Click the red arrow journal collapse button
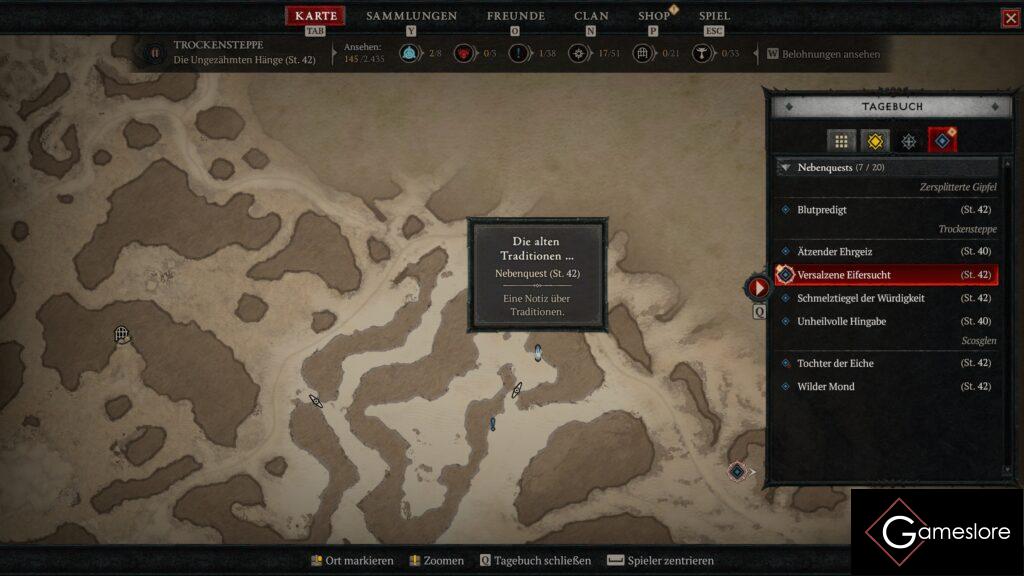Viewport: 1024px width, 576px height. 759,288
